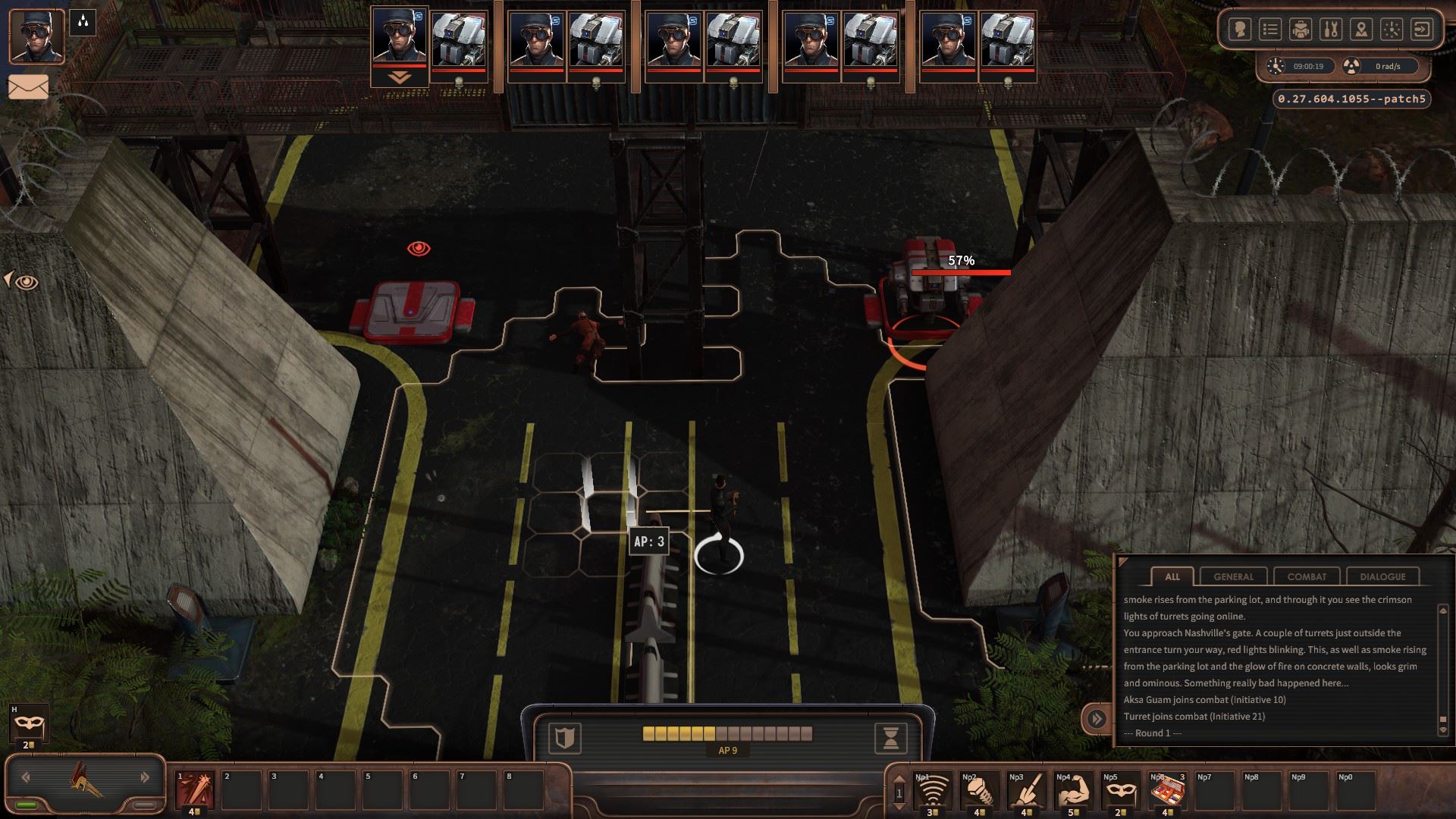Click the exit menu arrow icon
1456x819 pixels.
1422,30
